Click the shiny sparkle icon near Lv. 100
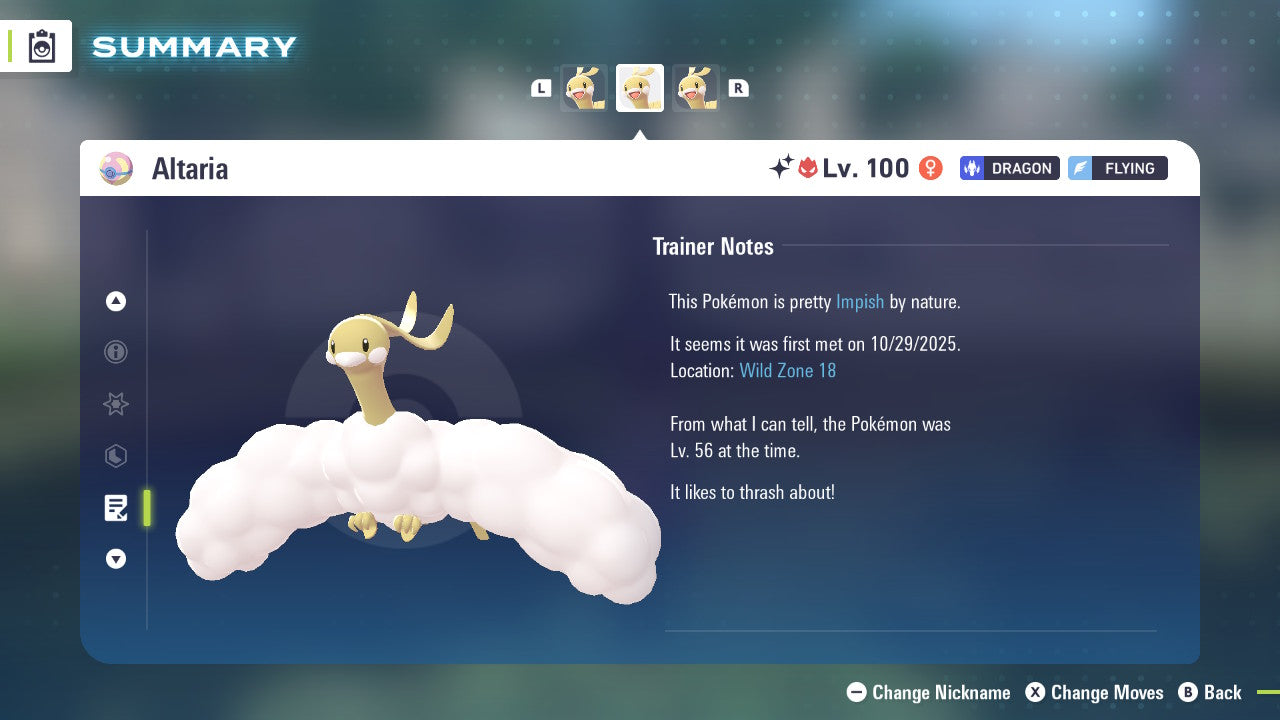 [x=784, y=166]
